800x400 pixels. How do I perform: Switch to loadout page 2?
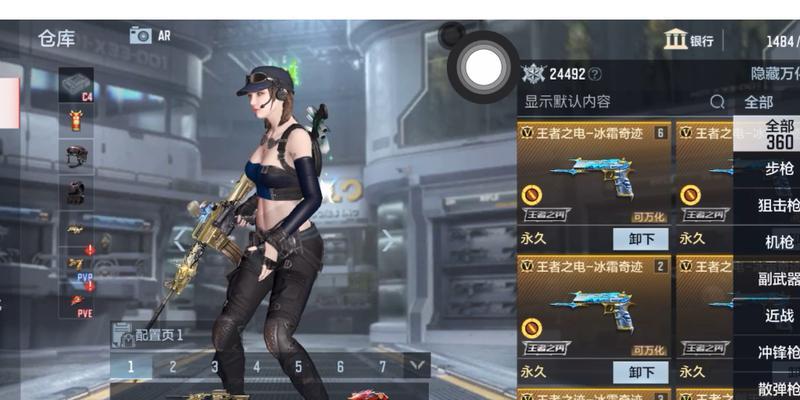(172, 367)
